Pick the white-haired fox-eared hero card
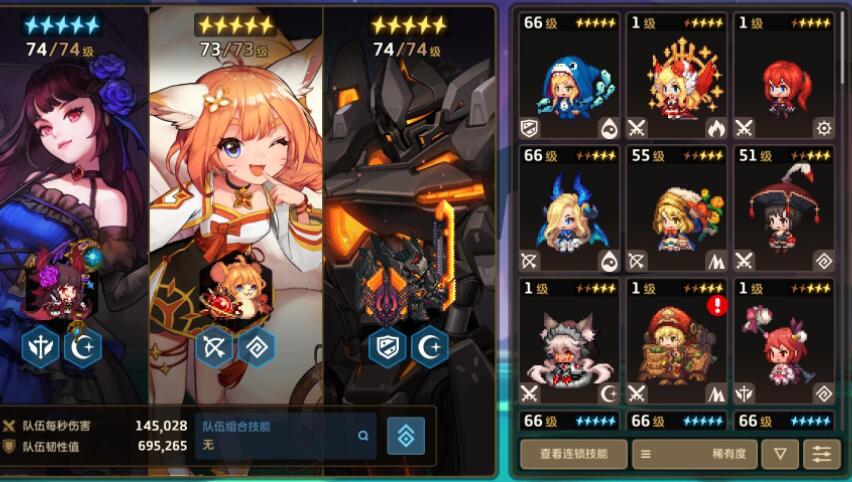This screenshot has height=482, width=852. tap(569, 341)
